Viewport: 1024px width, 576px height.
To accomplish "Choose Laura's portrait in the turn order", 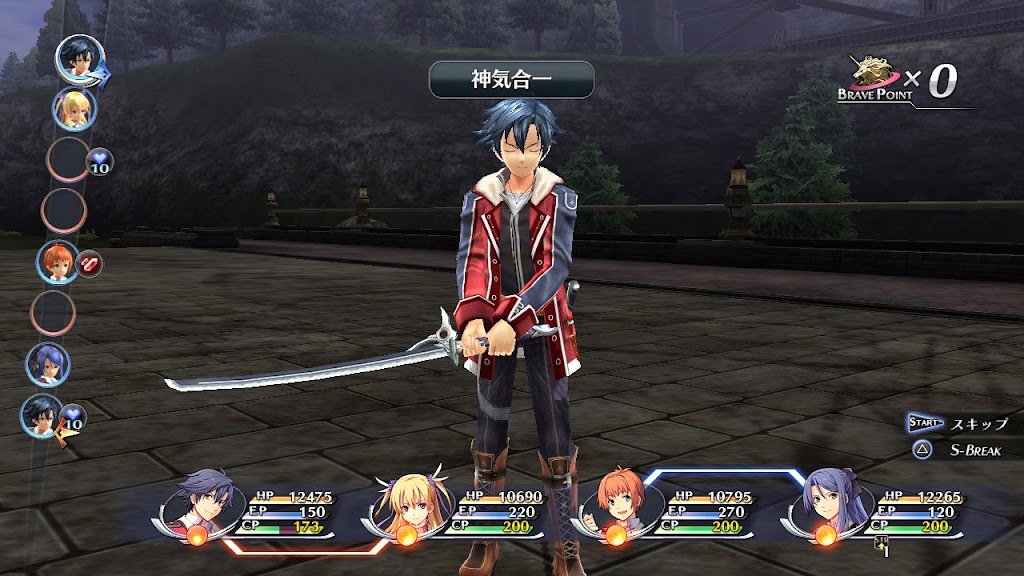I will (47, 364).
